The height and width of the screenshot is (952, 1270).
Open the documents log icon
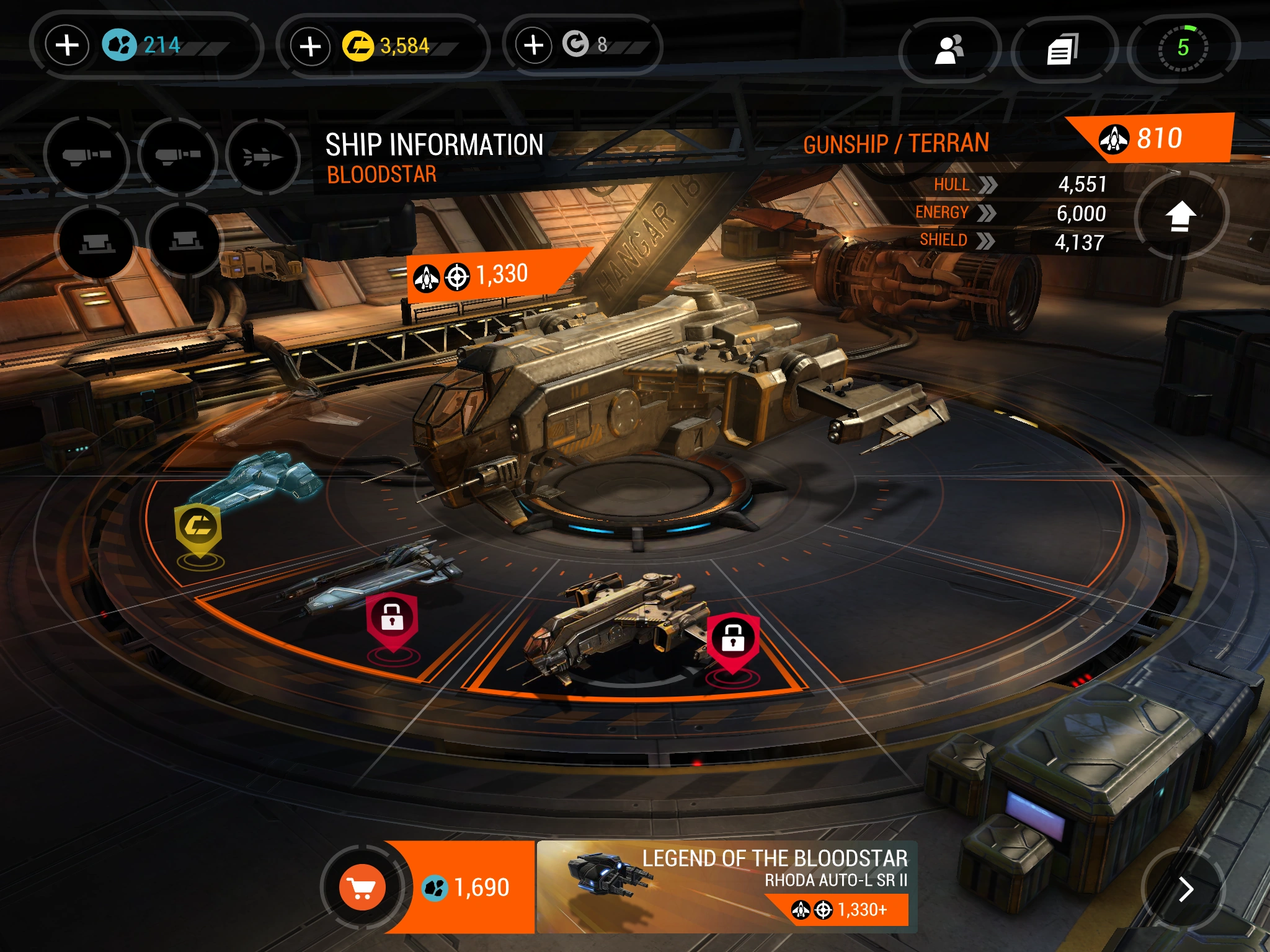(x=1062, y=49)
